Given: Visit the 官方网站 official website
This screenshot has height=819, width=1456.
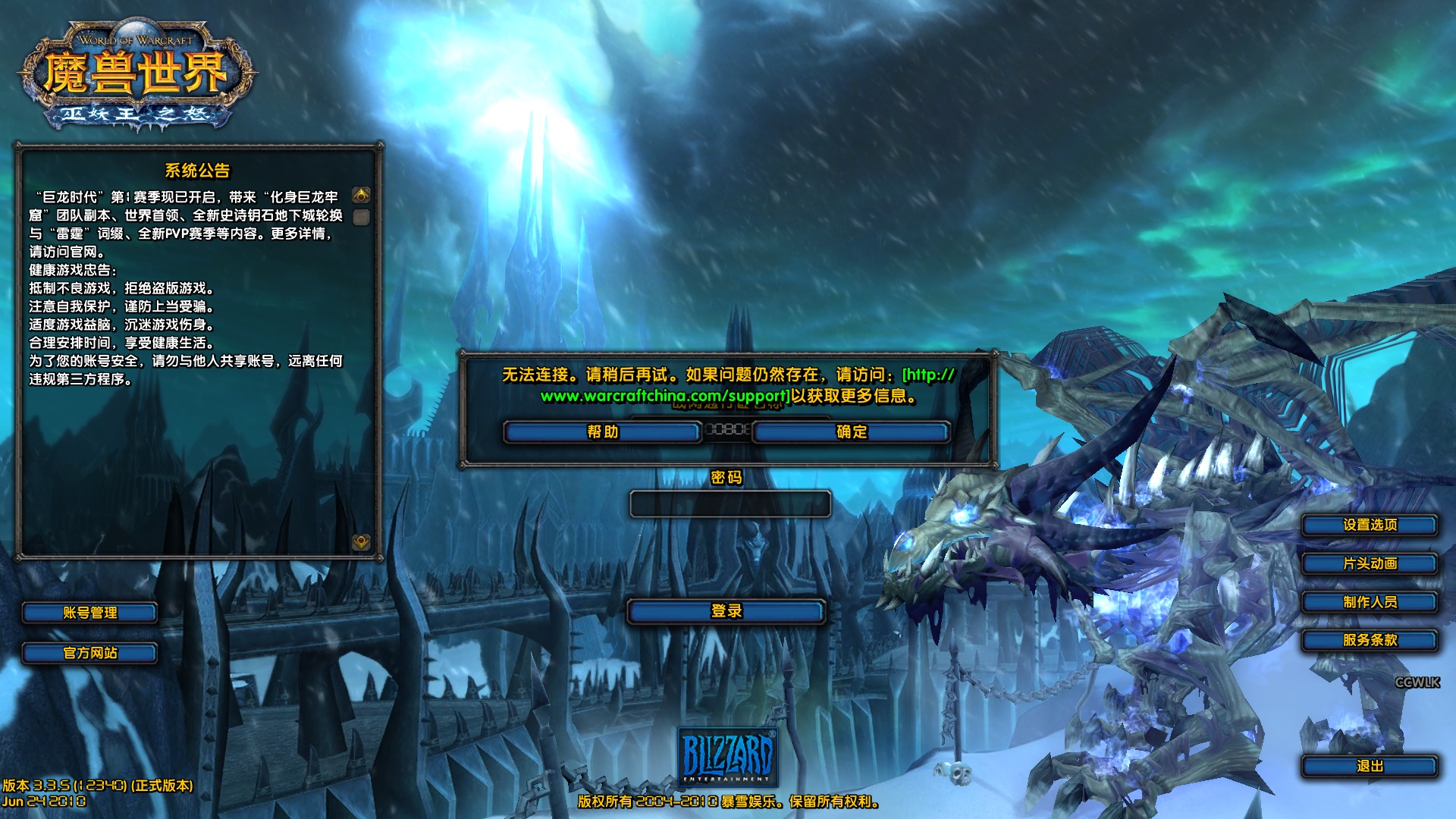Looking at the screenshot, I should click(89, 653).
